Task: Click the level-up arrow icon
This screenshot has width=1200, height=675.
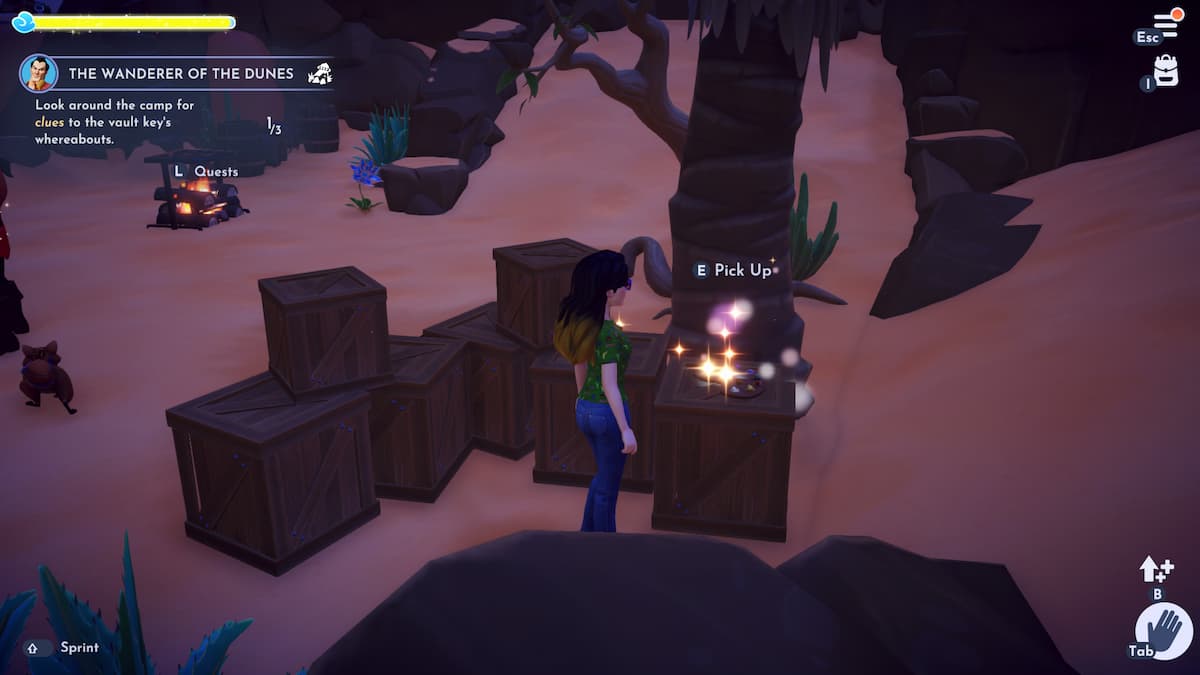Action: (1156, 570)
